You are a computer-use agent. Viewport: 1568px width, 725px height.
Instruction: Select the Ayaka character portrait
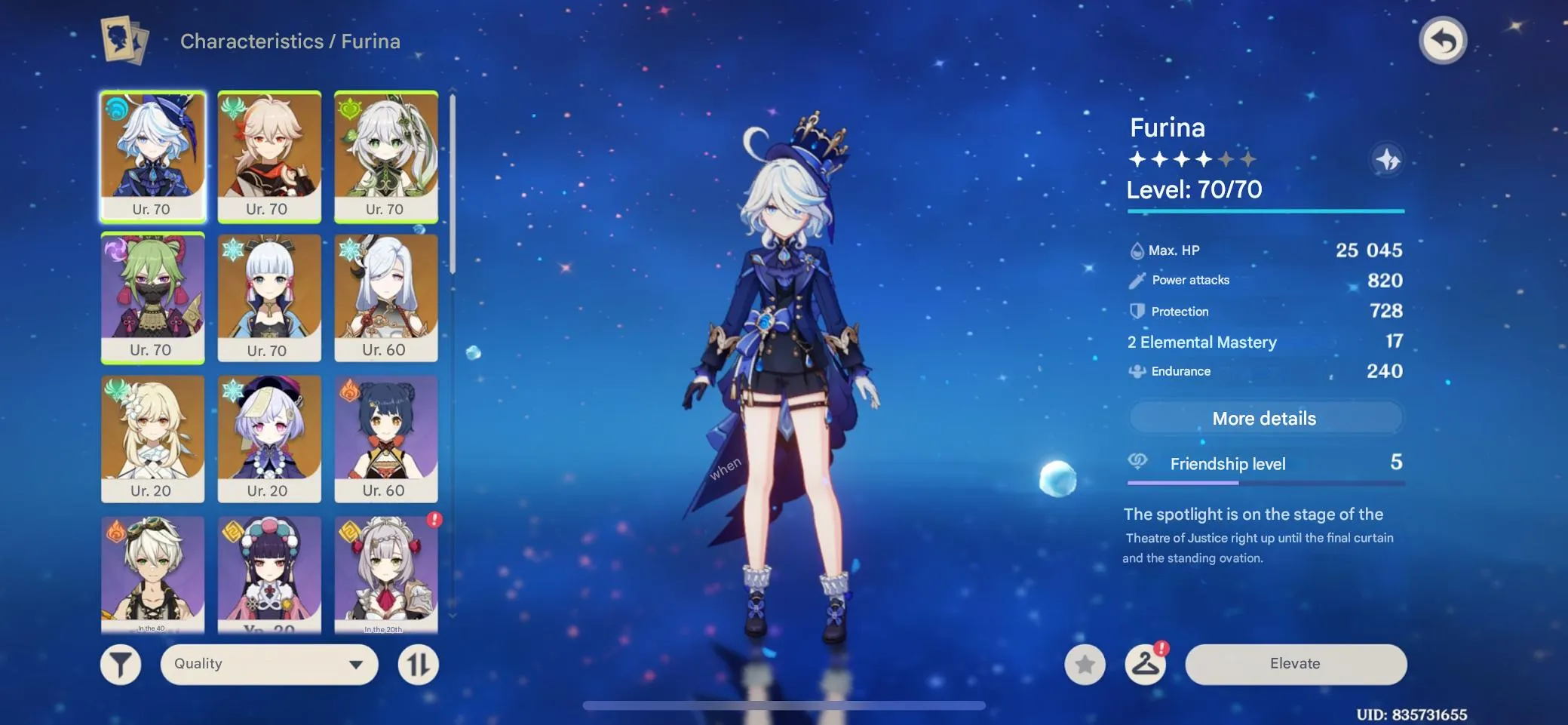(x=269, y=294)
